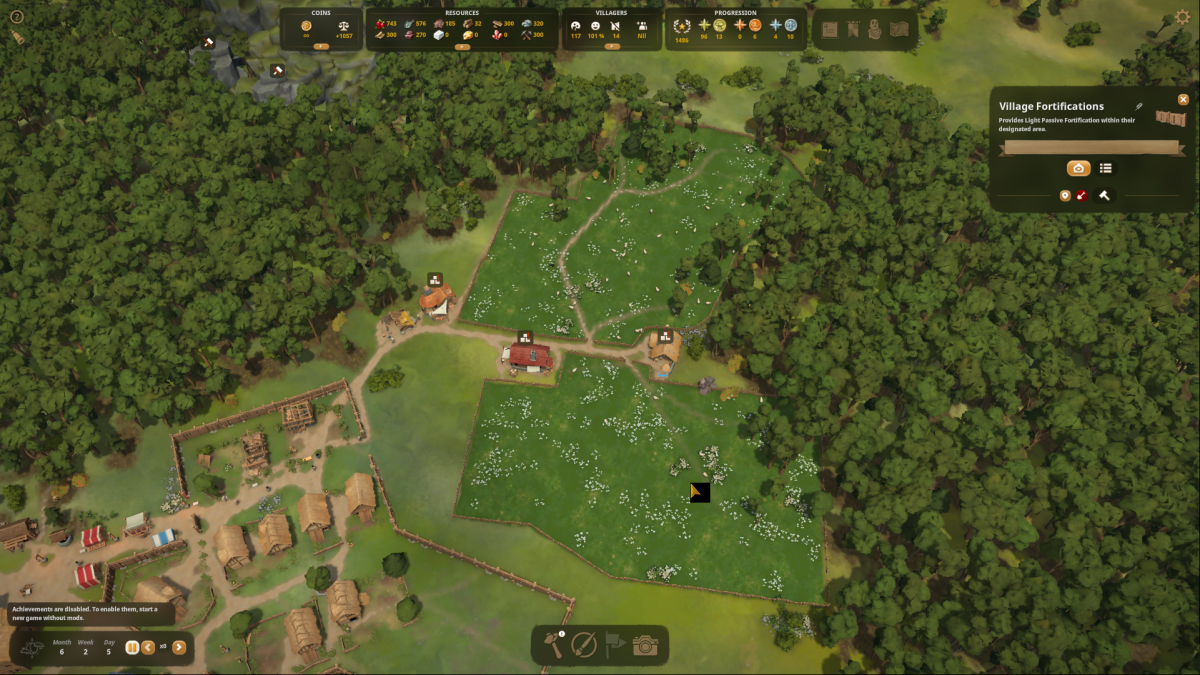
Task: Select the orange house-eye view button
Action: click(x=1078, y=168)
